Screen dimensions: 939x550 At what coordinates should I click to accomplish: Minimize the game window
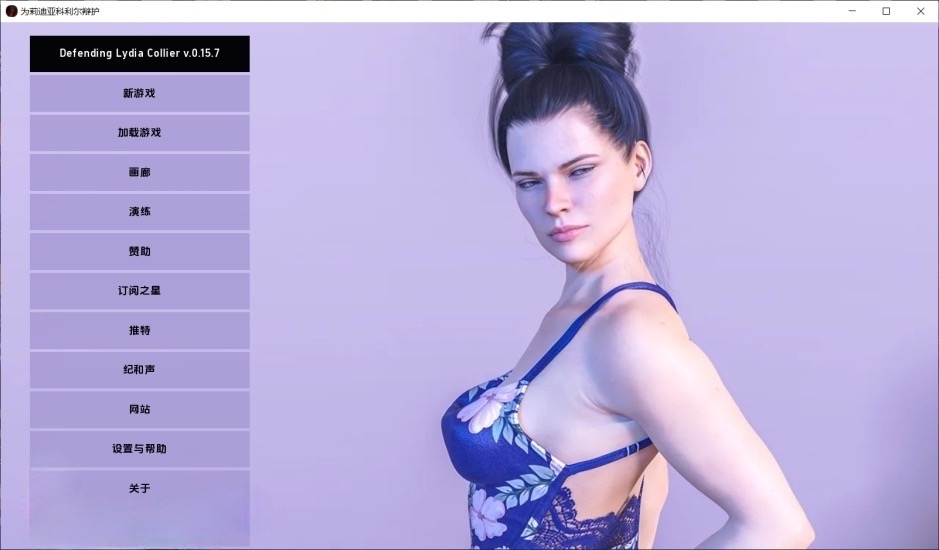point(851,11)
